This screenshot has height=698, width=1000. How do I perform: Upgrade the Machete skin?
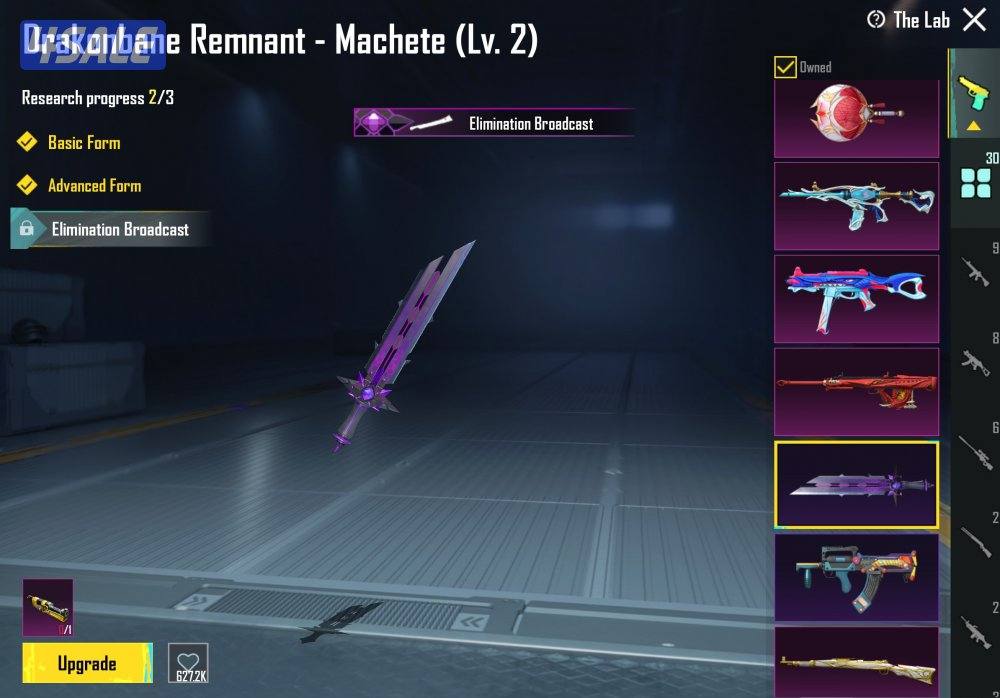pos(87,663)
